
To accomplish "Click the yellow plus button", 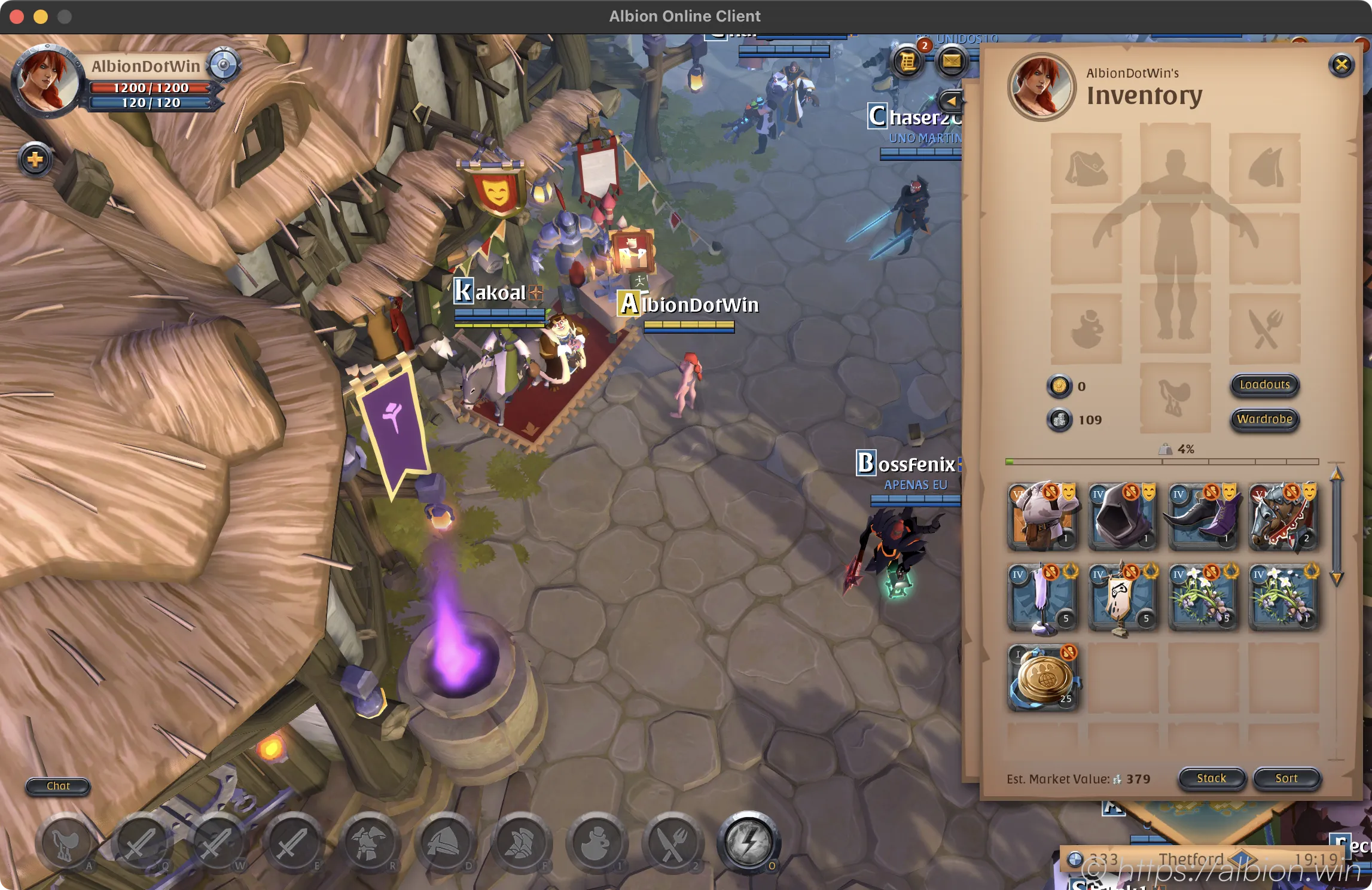I will pyautogui.click(x=35, y=160).
